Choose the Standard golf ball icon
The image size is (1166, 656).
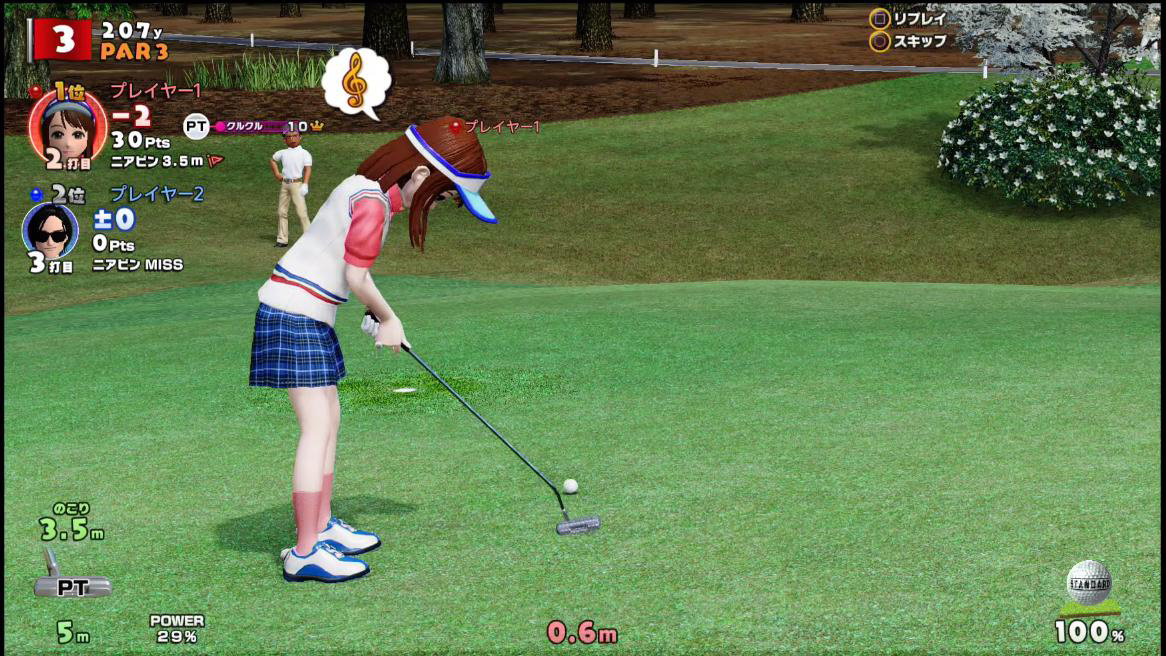click(1089, 583)
